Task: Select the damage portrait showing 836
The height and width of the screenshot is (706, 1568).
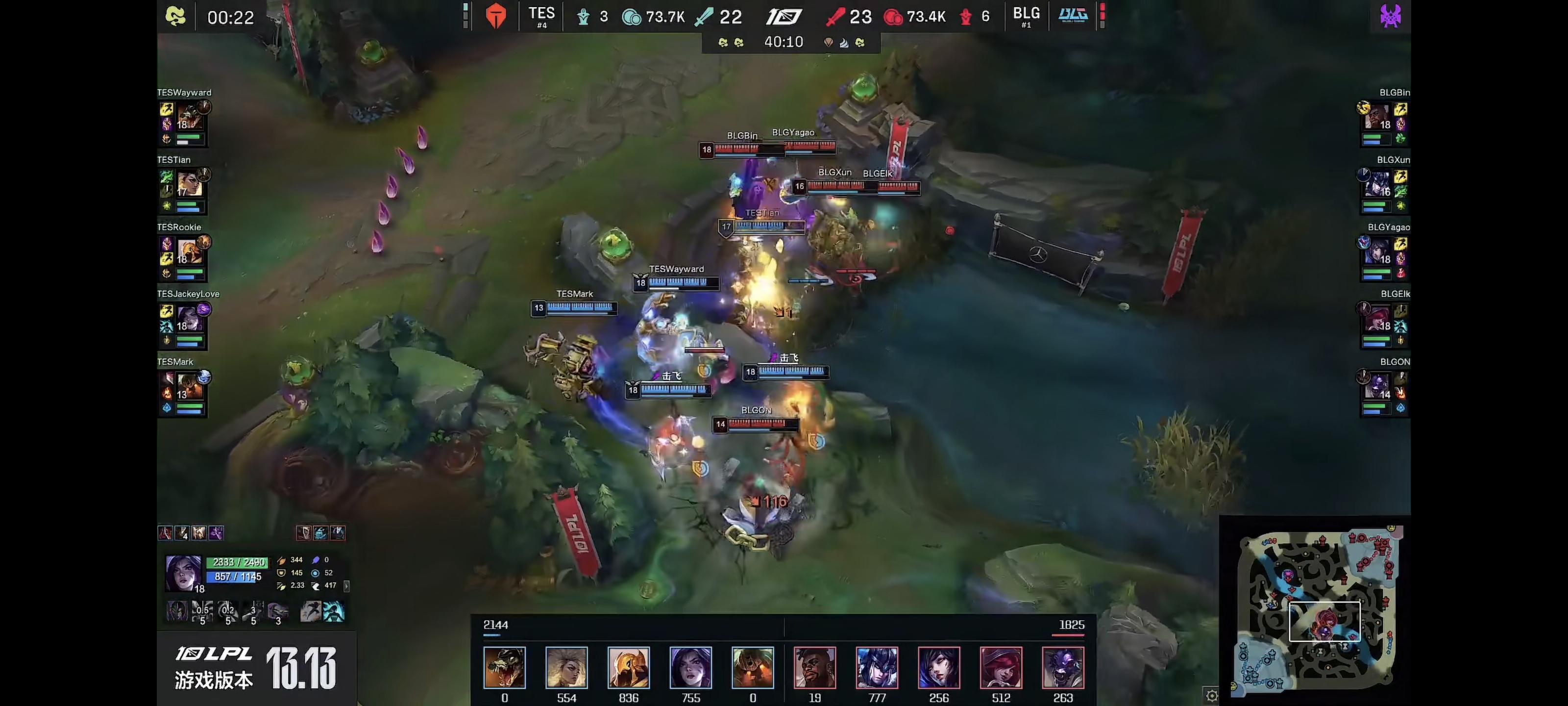Action: click(628, 668)
